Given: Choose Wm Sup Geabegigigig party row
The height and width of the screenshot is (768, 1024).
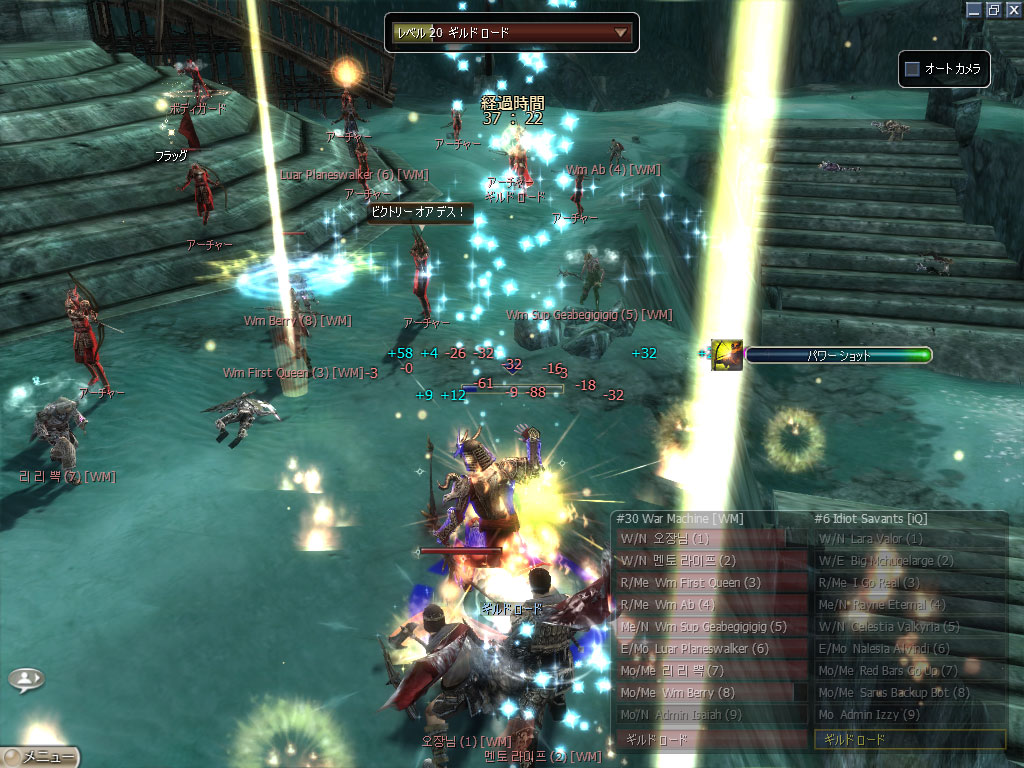Looking at the screenshot, I should coord(710,627).
